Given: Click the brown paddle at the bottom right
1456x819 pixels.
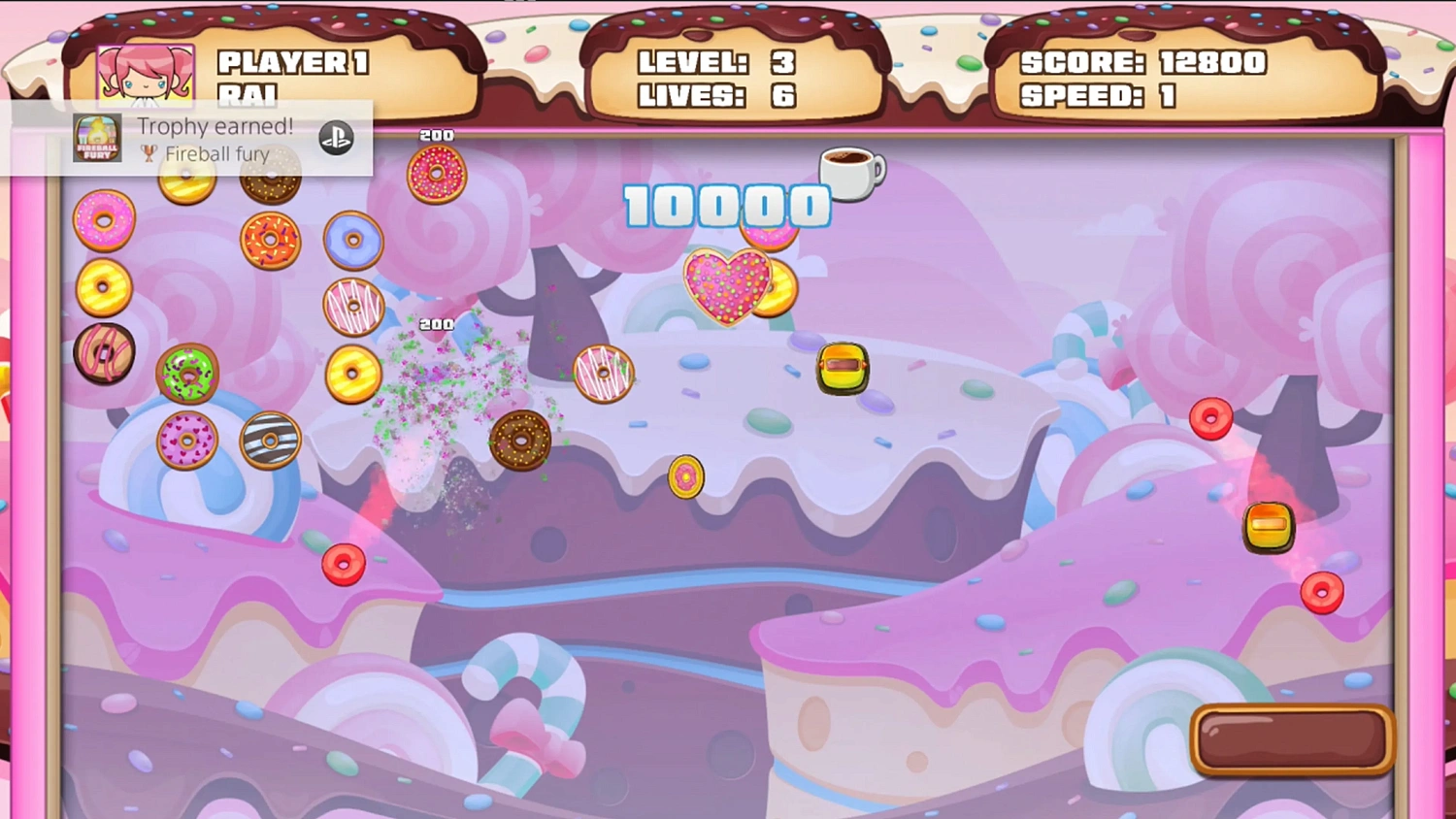Looking at the screenshot, I should click(1291, 739).
